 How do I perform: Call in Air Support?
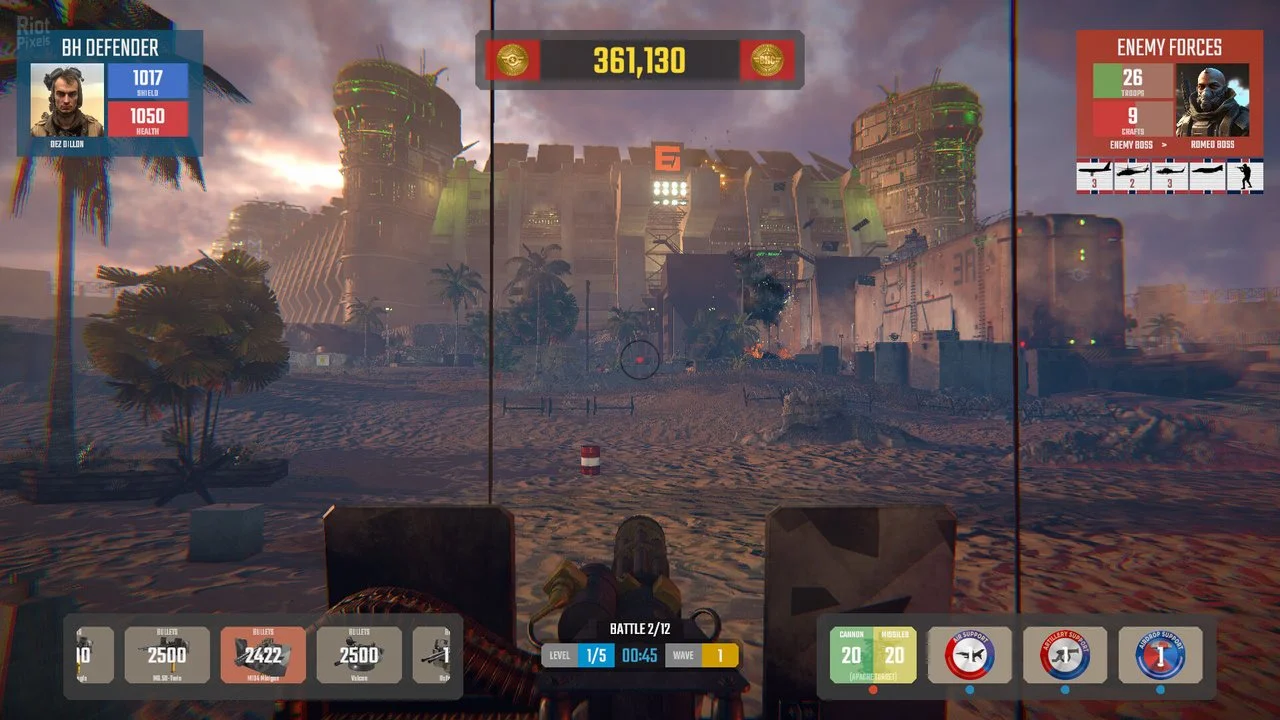pyautogui.click(x=969, y=655)
